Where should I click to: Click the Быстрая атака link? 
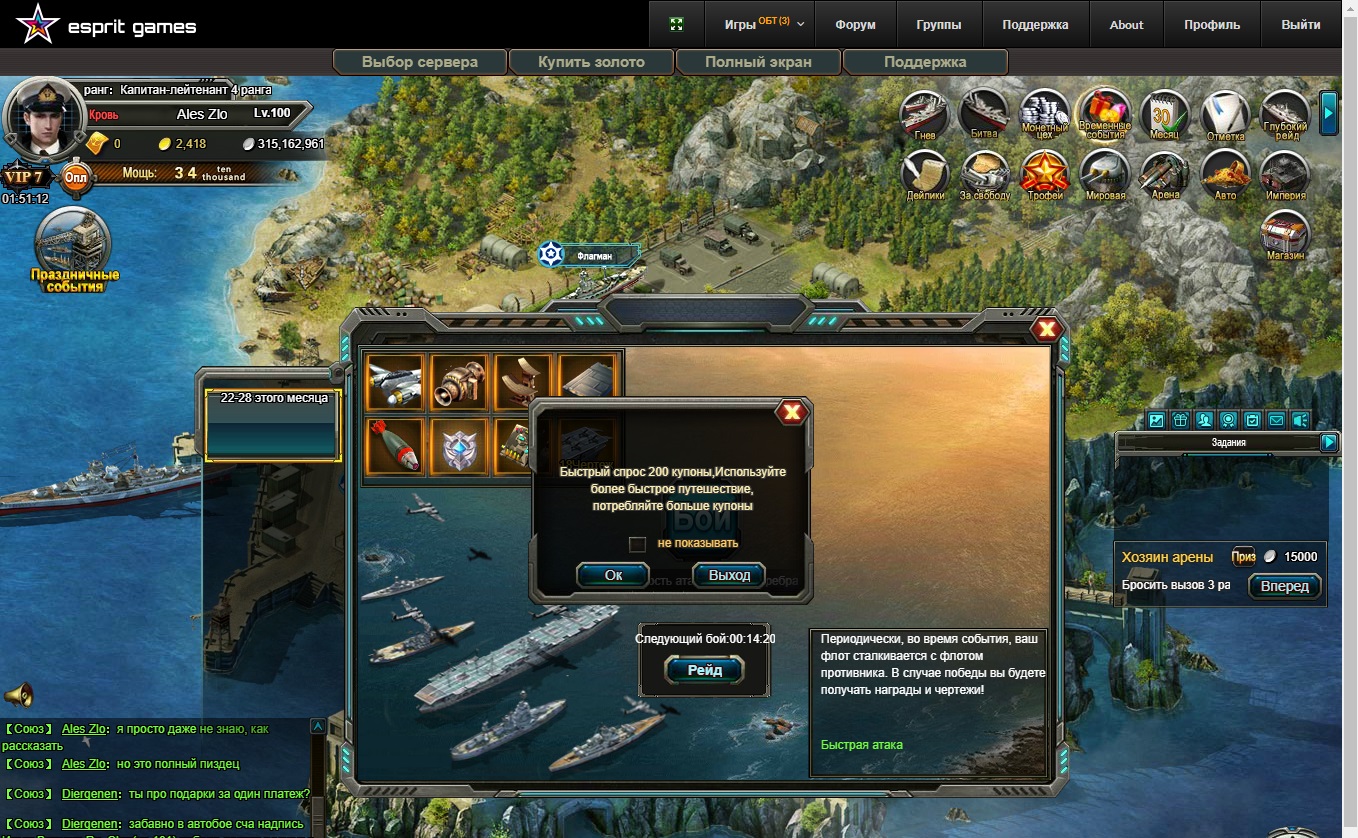pyautogui.click(x=861, y=745)
